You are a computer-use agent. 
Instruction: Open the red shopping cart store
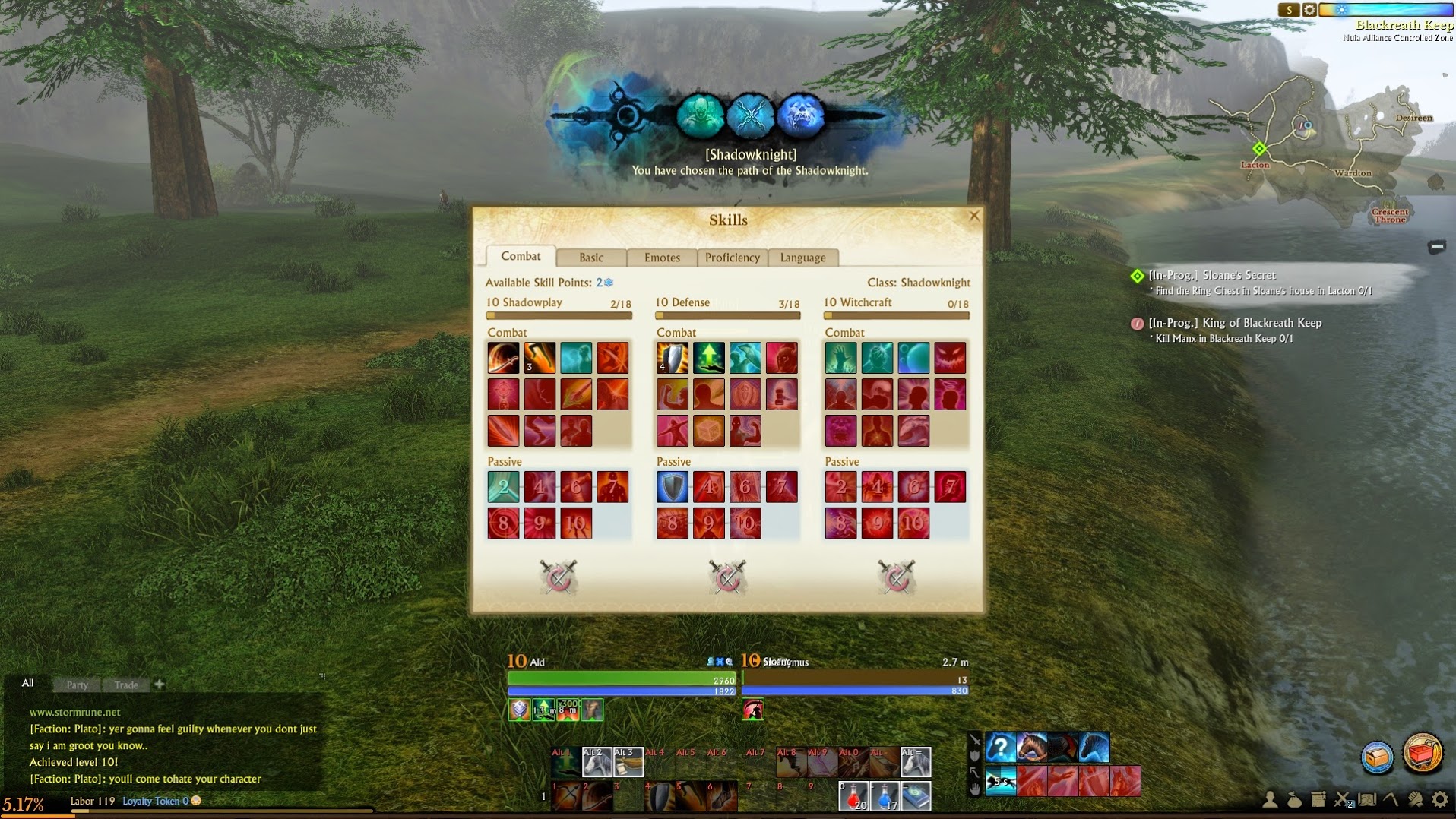(1422, 754)
